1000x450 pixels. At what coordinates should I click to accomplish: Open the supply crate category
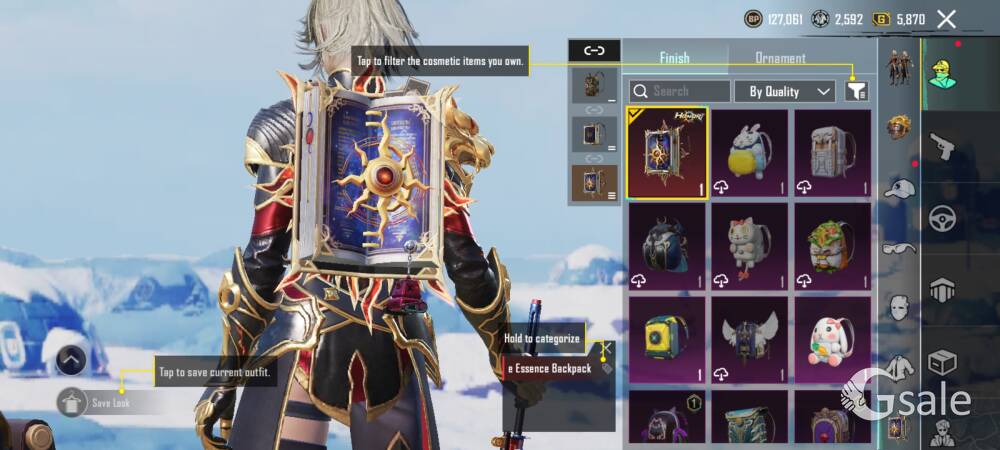(x=943, y=361)
